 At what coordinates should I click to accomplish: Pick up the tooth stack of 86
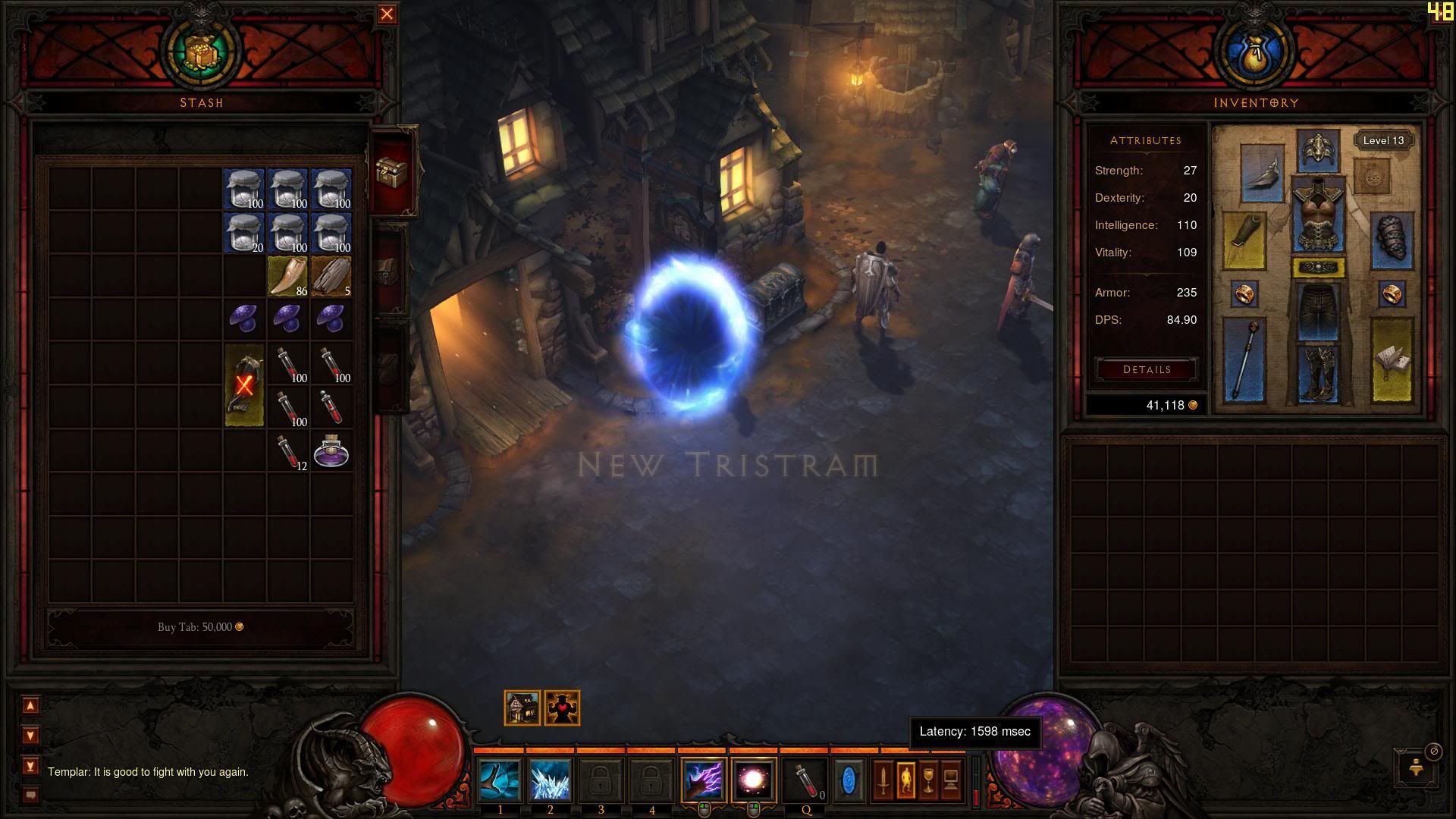click(x=287, y=276)
